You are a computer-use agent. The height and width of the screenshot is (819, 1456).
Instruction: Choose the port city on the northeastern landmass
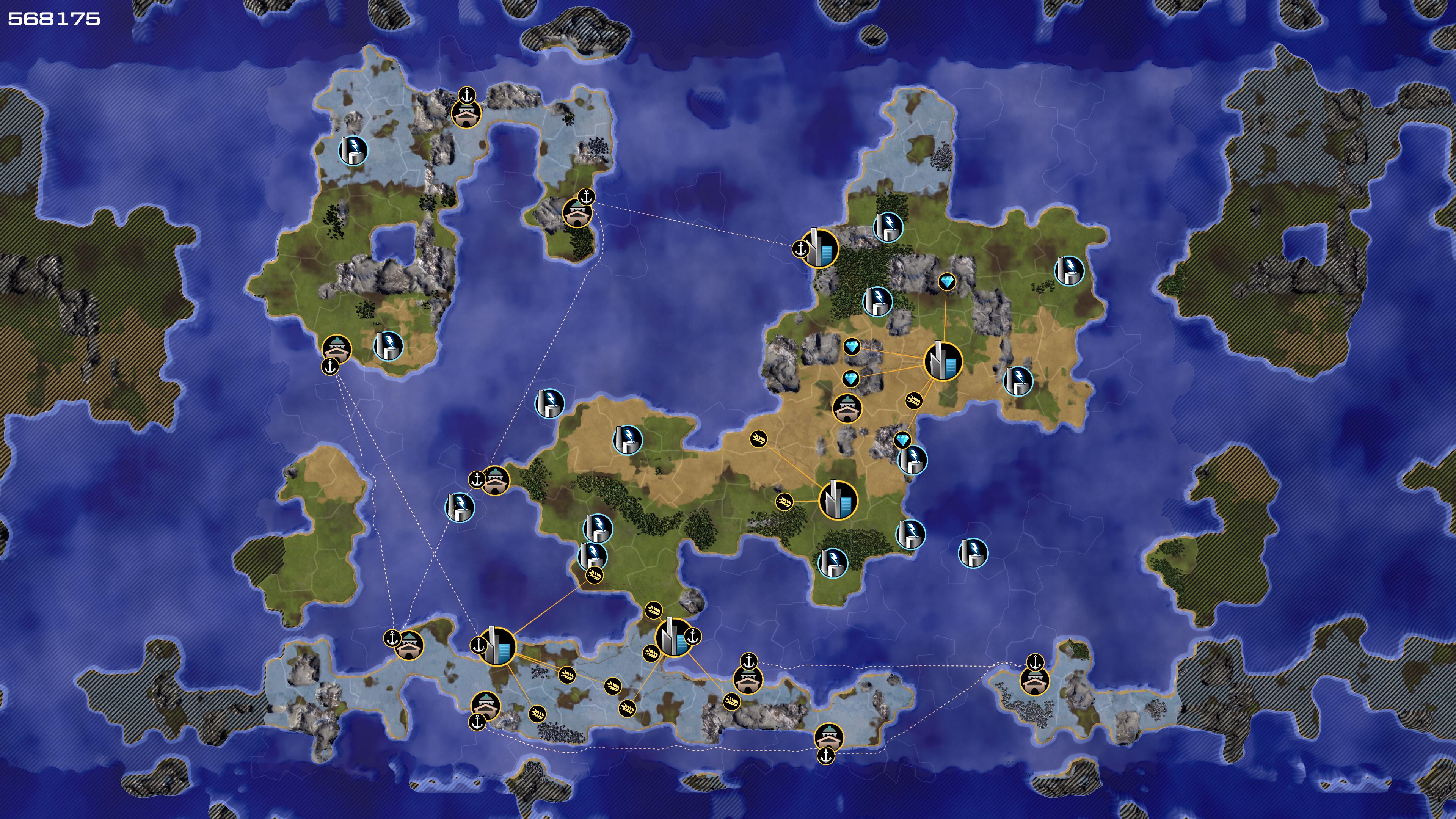[819, 248]
